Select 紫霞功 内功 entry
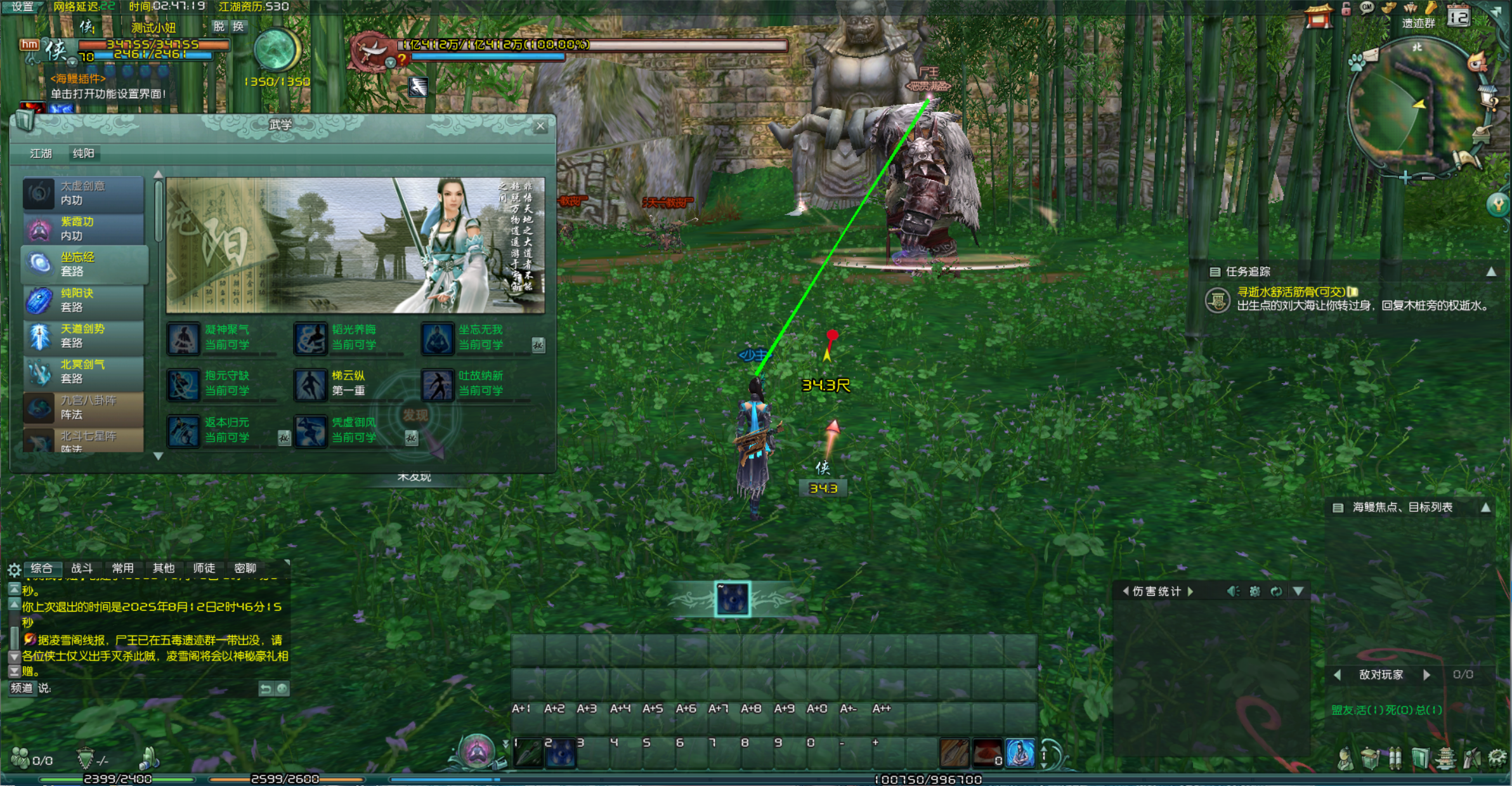 83,229
